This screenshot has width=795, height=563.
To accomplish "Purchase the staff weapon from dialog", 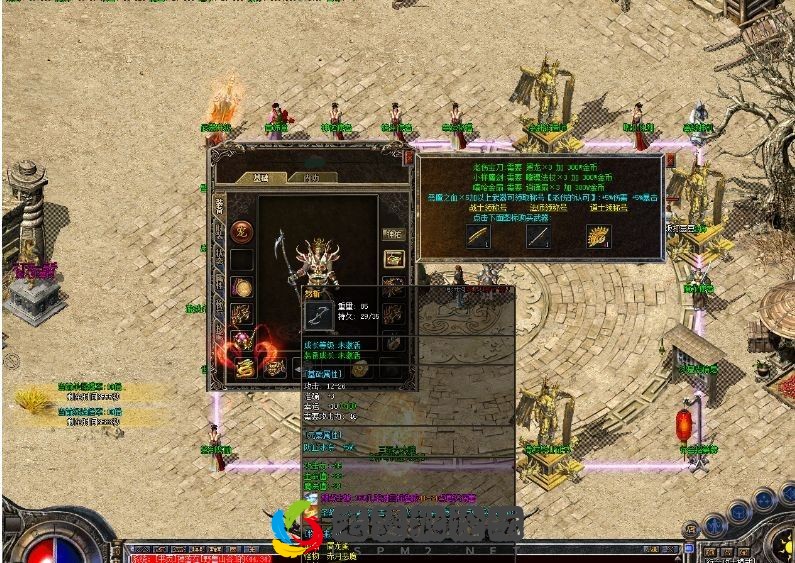I will [540, 236].
